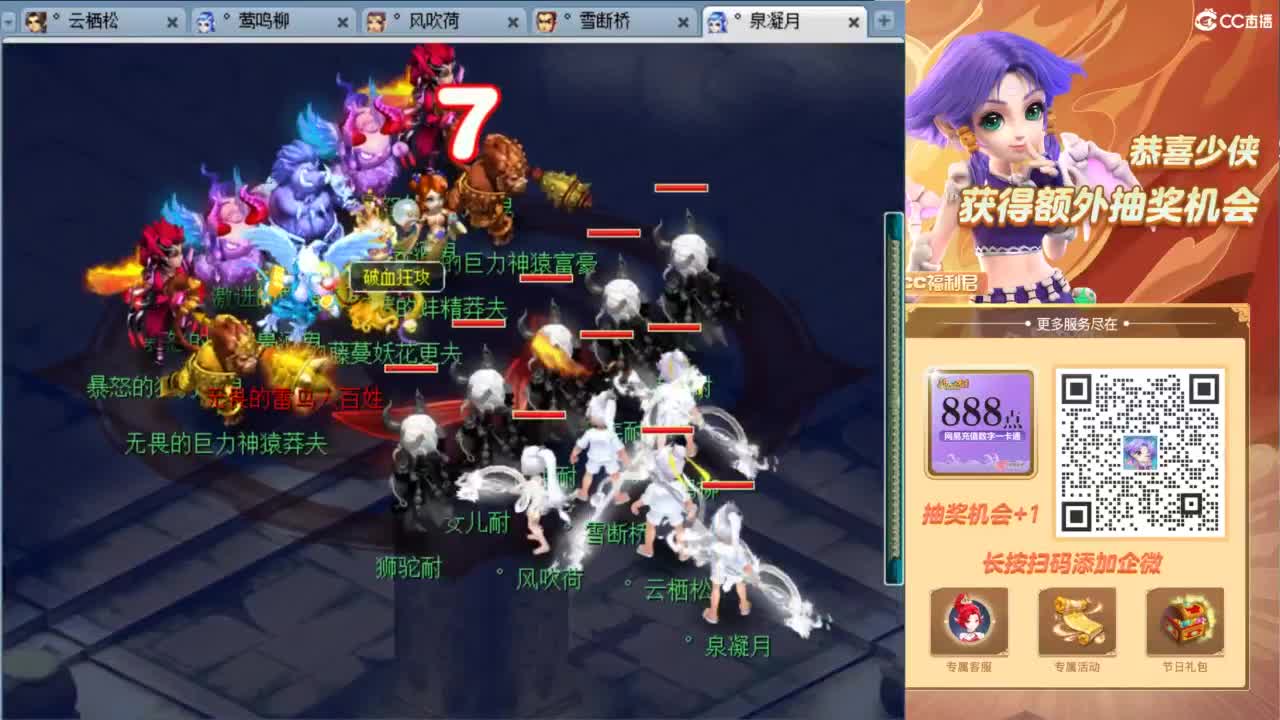1280x720 pixels.
Task: Click the 更多服务尽在 section header
Action: [x=1080, y=322]
